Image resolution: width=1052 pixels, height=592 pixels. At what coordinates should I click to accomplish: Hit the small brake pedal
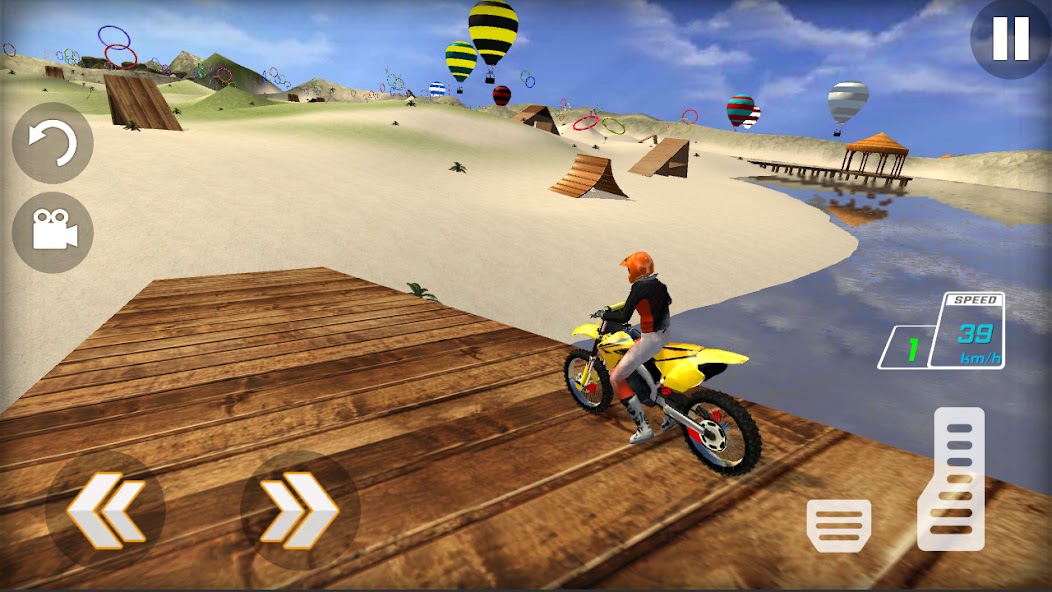[839, 524]
